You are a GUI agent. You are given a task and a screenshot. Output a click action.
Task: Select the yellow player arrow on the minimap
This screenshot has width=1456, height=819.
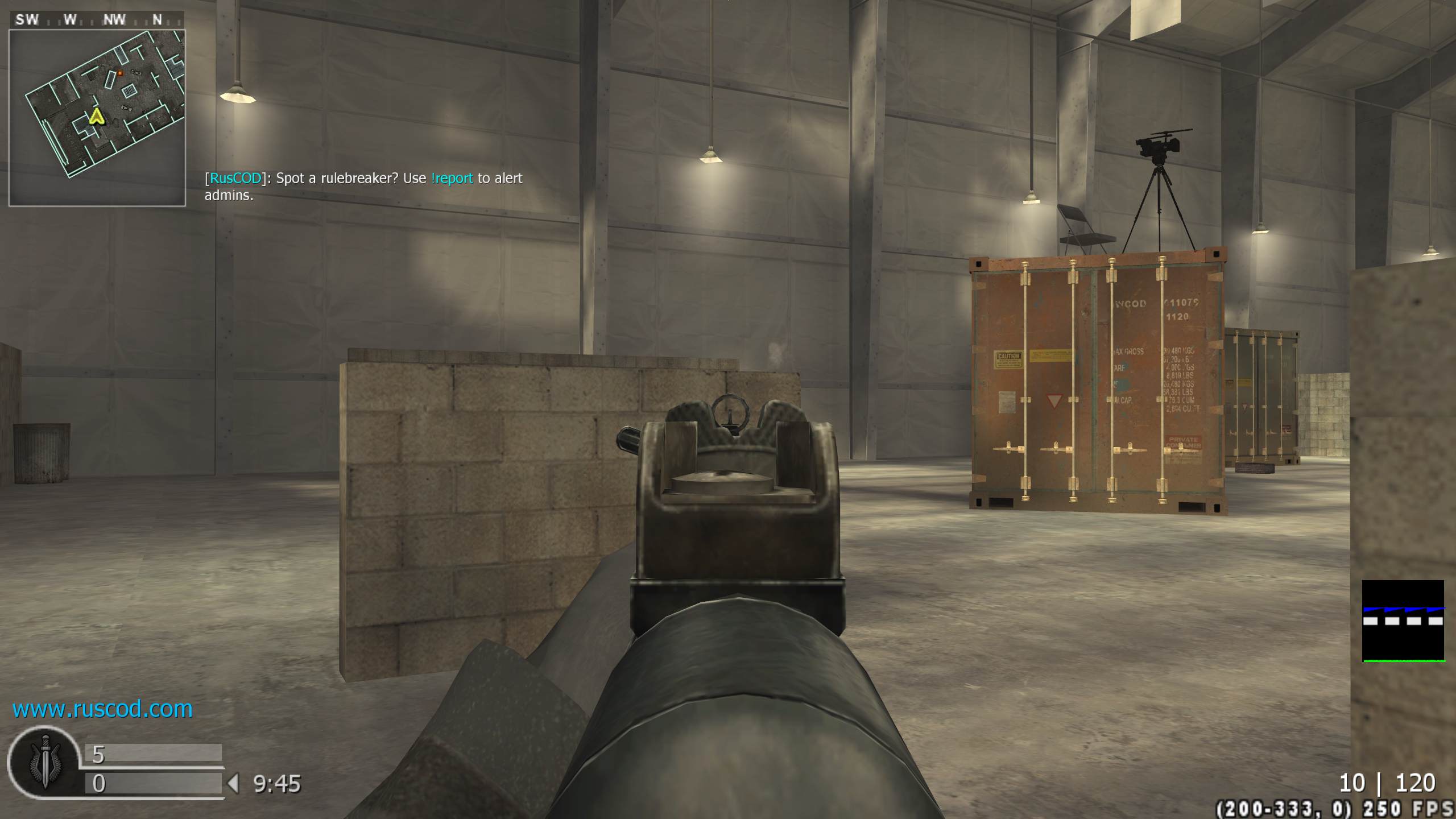pos(96,117)
